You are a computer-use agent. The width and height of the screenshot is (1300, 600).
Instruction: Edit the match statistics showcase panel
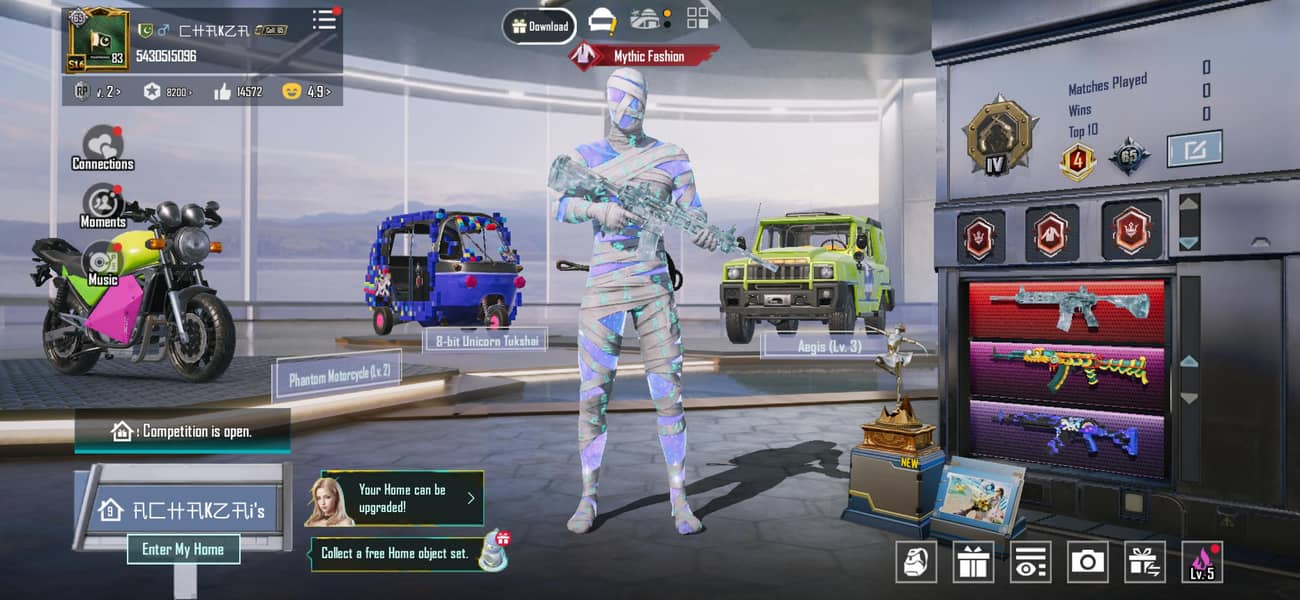pyautogui.click(x=1194, y=149)
